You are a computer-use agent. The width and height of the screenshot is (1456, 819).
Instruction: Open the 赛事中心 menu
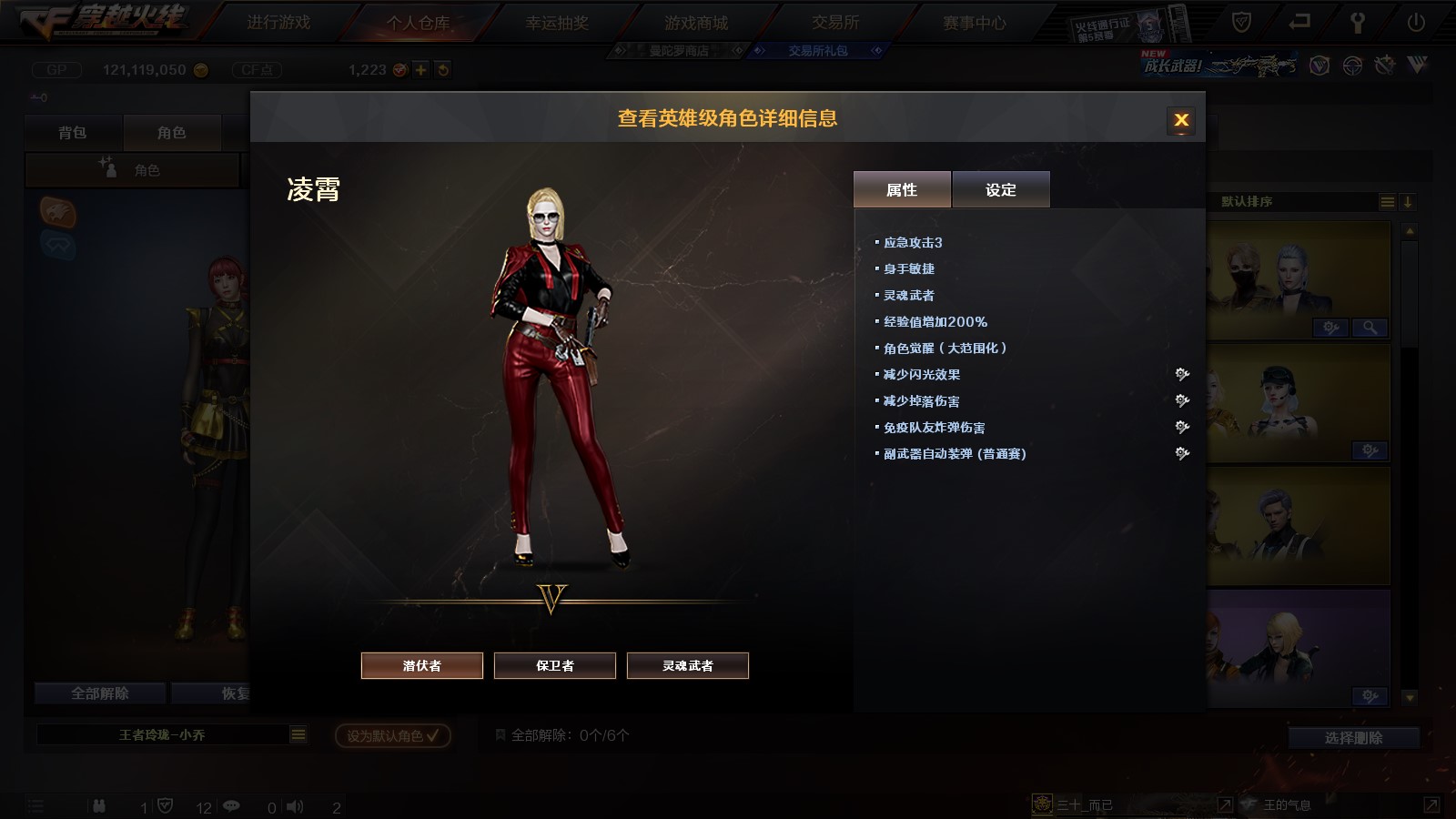975,23
